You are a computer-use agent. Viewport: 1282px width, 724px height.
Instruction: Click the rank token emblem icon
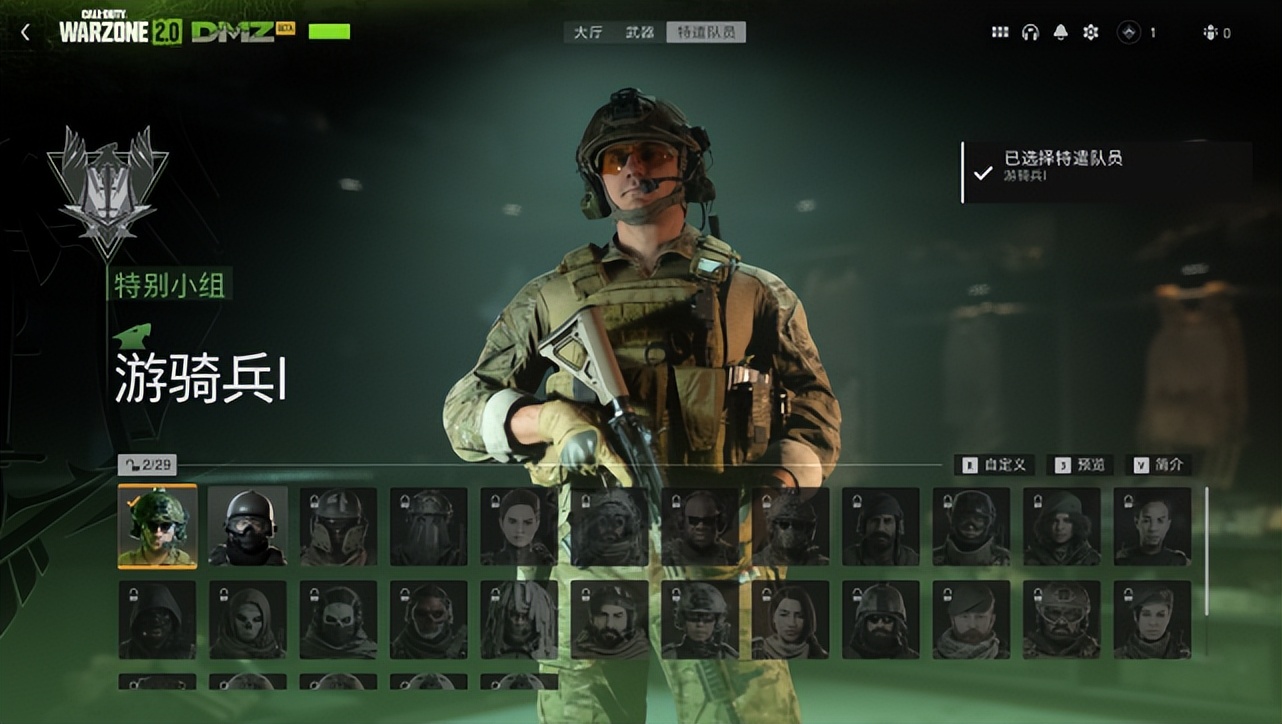1129,33
